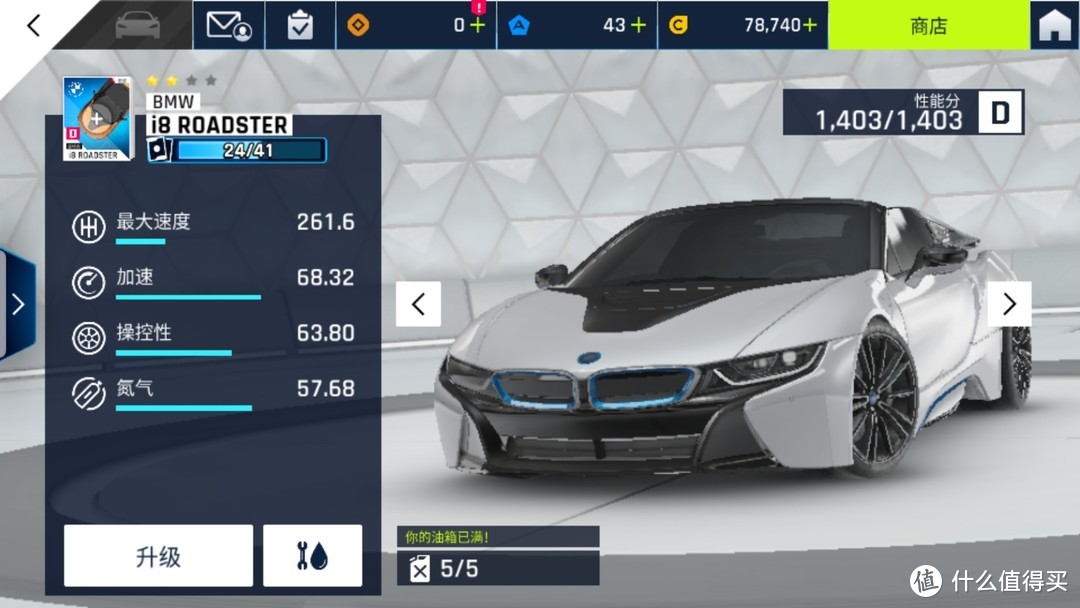This screenshot has height=608, width=1080.
Task: Show the next car
Action: (1009, 304)
